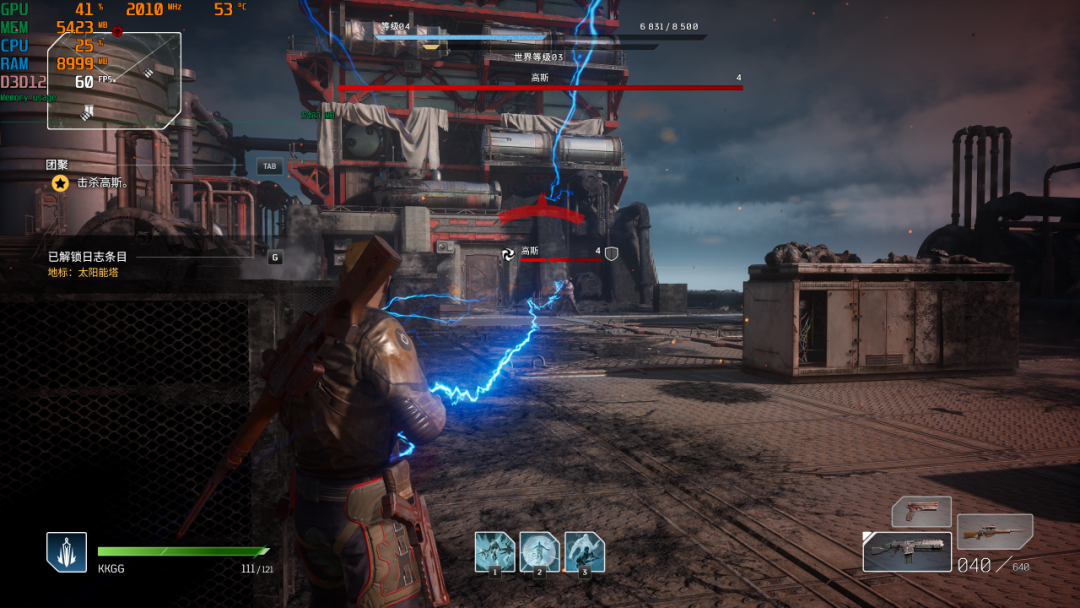Image resolution: width=1080 pixels, height=608 pixels.
Task: Click the class emblem beside the health bar
Action: (x=66, y=552)
